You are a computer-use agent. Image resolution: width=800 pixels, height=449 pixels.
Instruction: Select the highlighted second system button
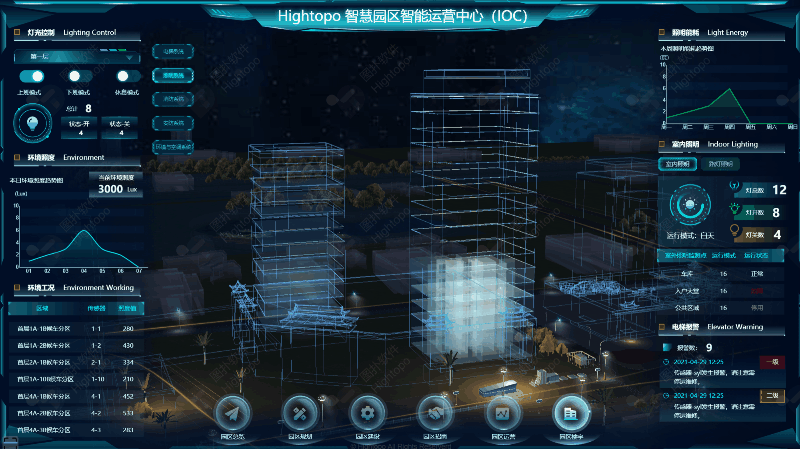(x=172, y=75)
